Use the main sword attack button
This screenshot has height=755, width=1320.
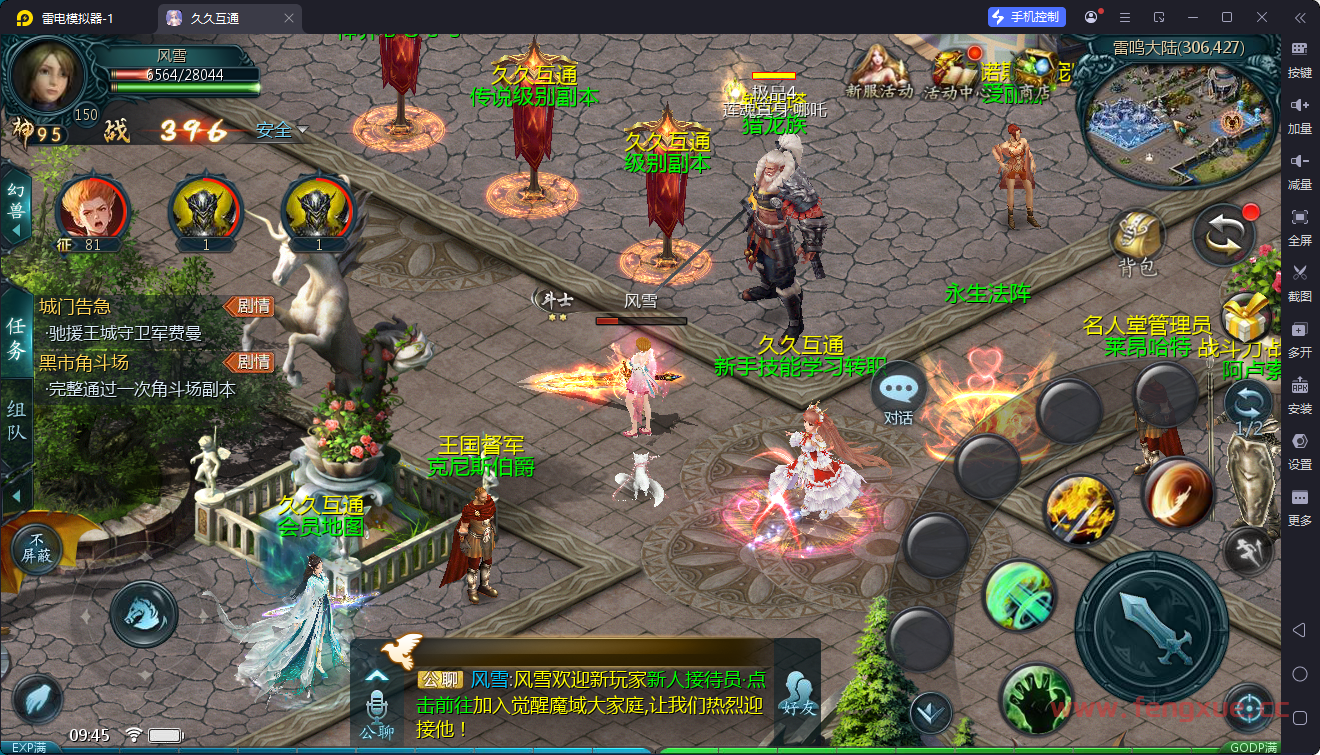point(1152,626)
